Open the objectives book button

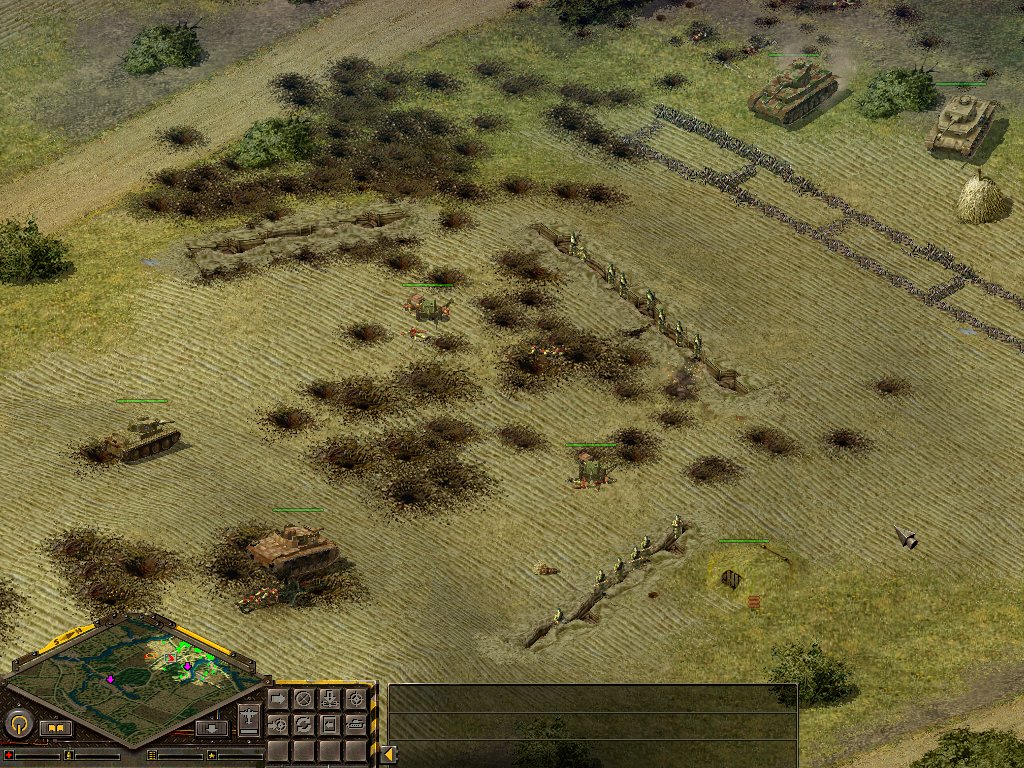coord(56,728)
